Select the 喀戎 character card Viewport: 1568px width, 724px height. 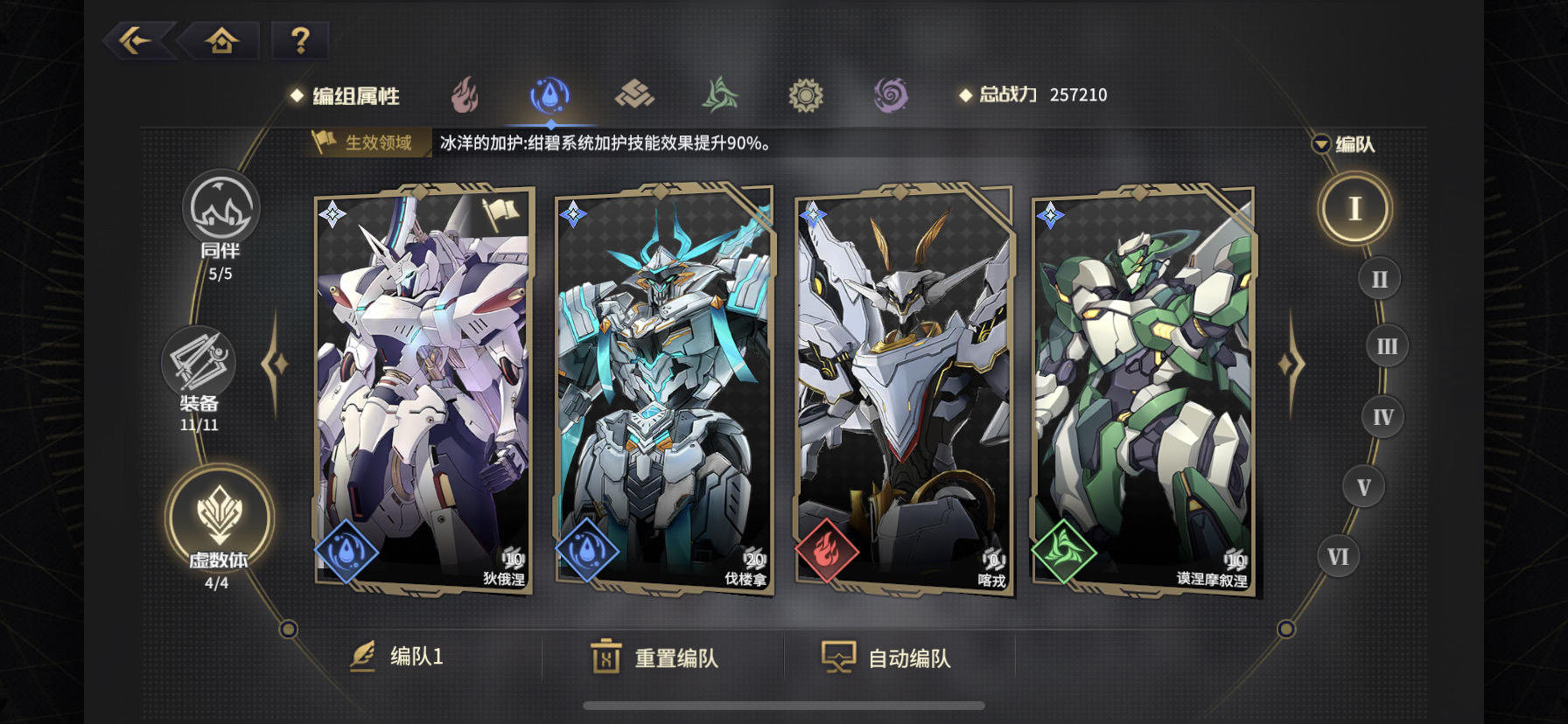[x=902, y=393]
